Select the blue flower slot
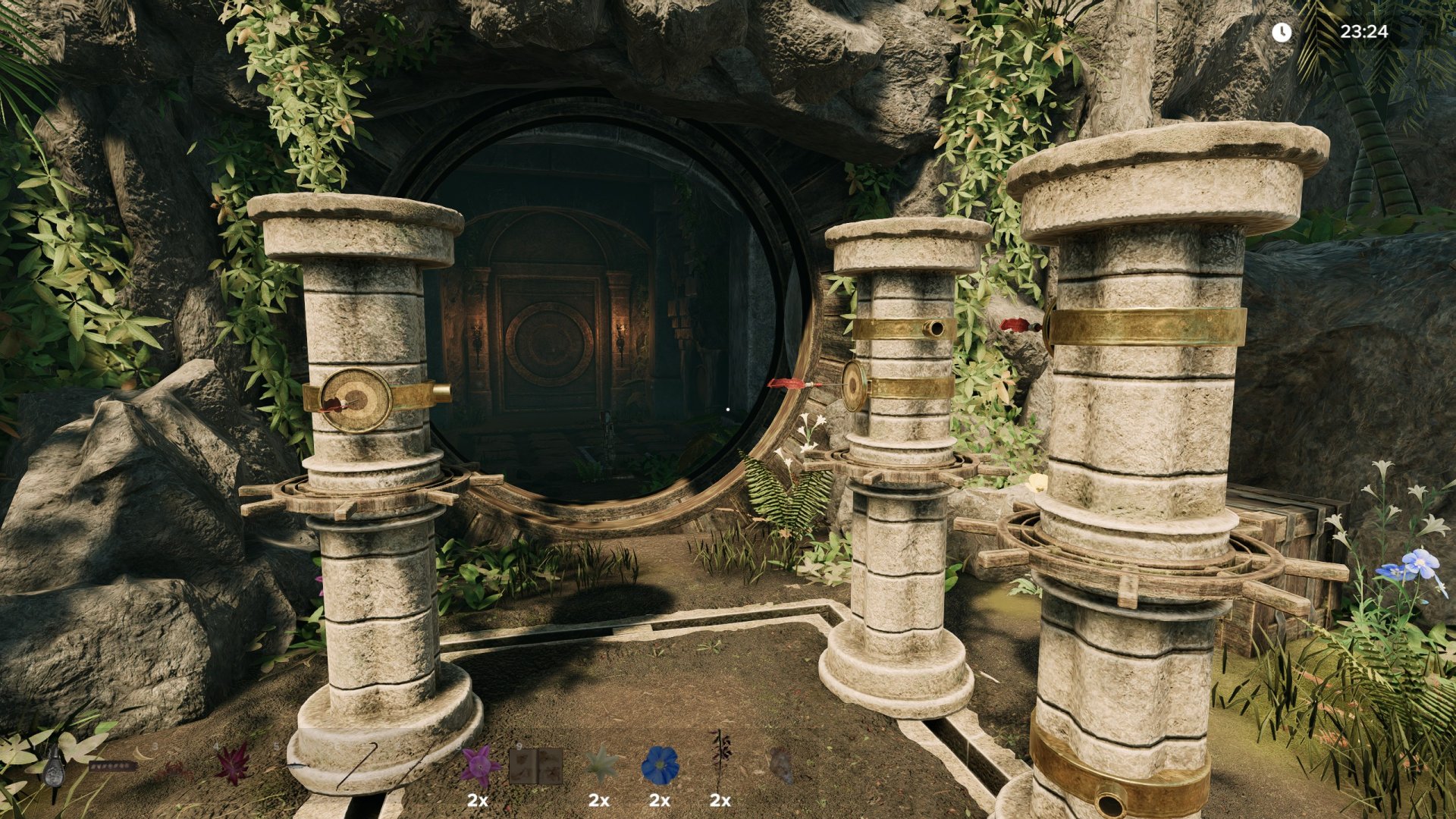 [660, 766]
